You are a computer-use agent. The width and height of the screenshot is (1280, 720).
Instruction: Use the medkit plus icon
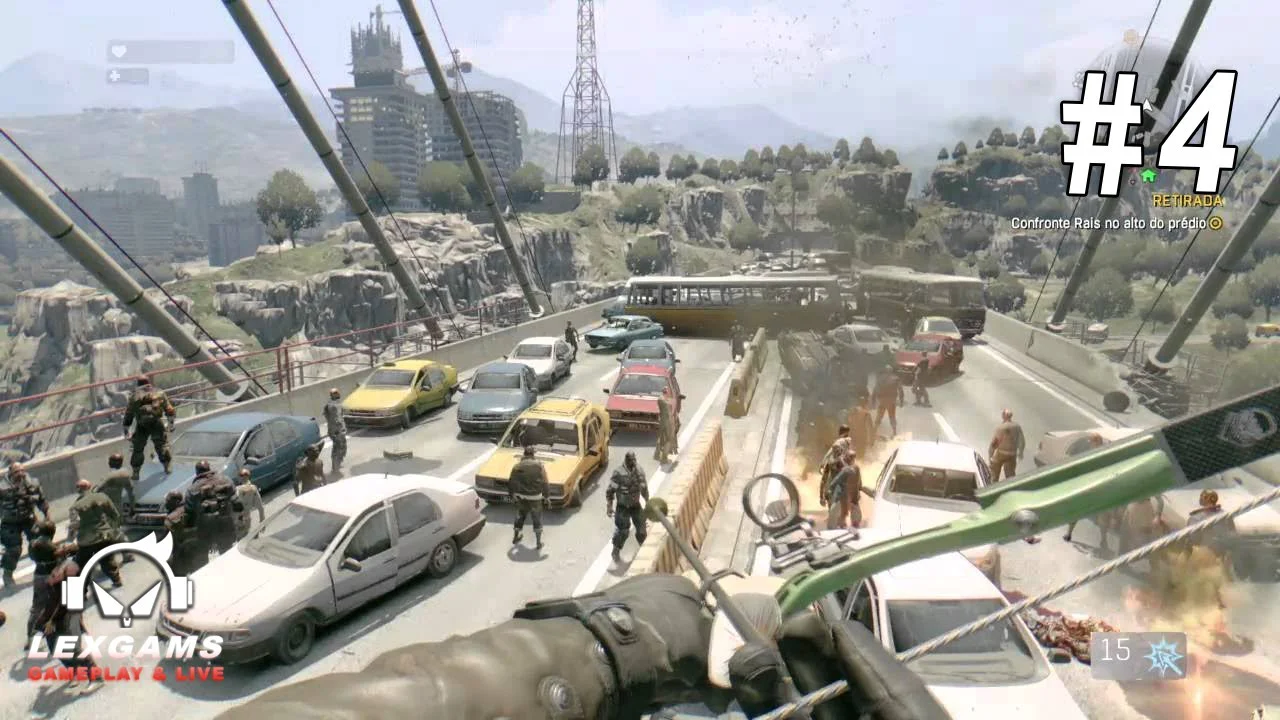pos(115,76)
